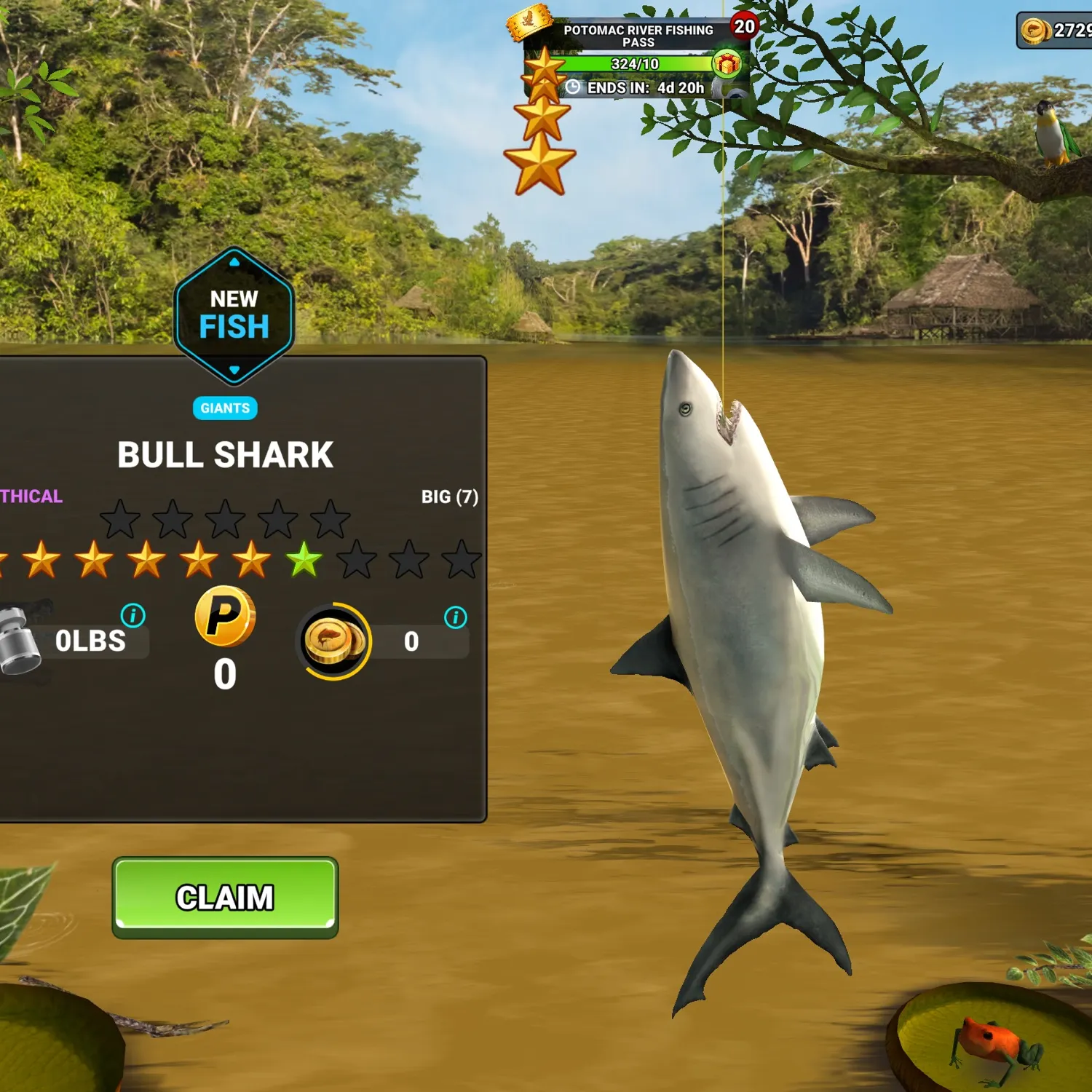
Task: Tap the fishing pass gift box reward
Action: coord(727,64)
